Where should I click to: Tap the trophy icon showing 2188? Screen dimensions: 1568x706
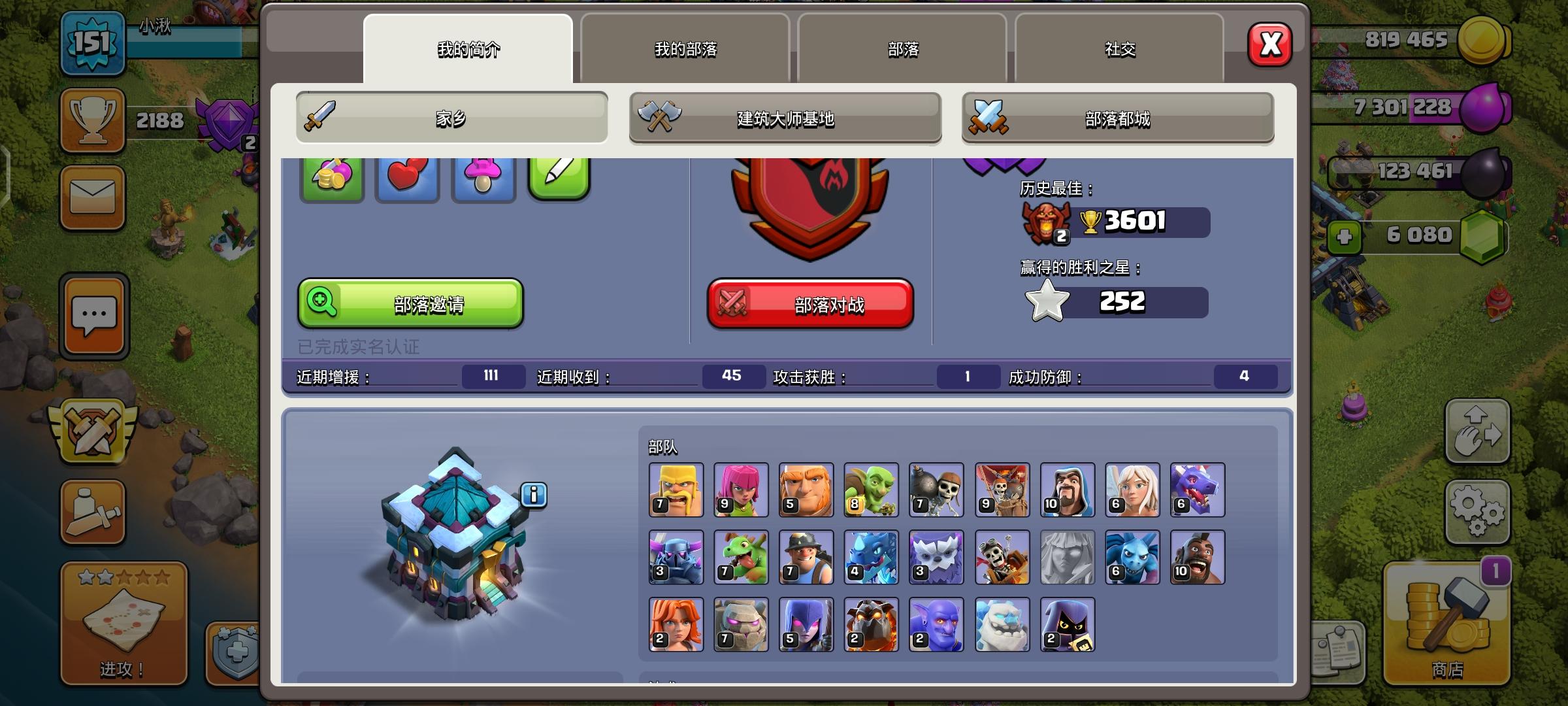[91, 121]
